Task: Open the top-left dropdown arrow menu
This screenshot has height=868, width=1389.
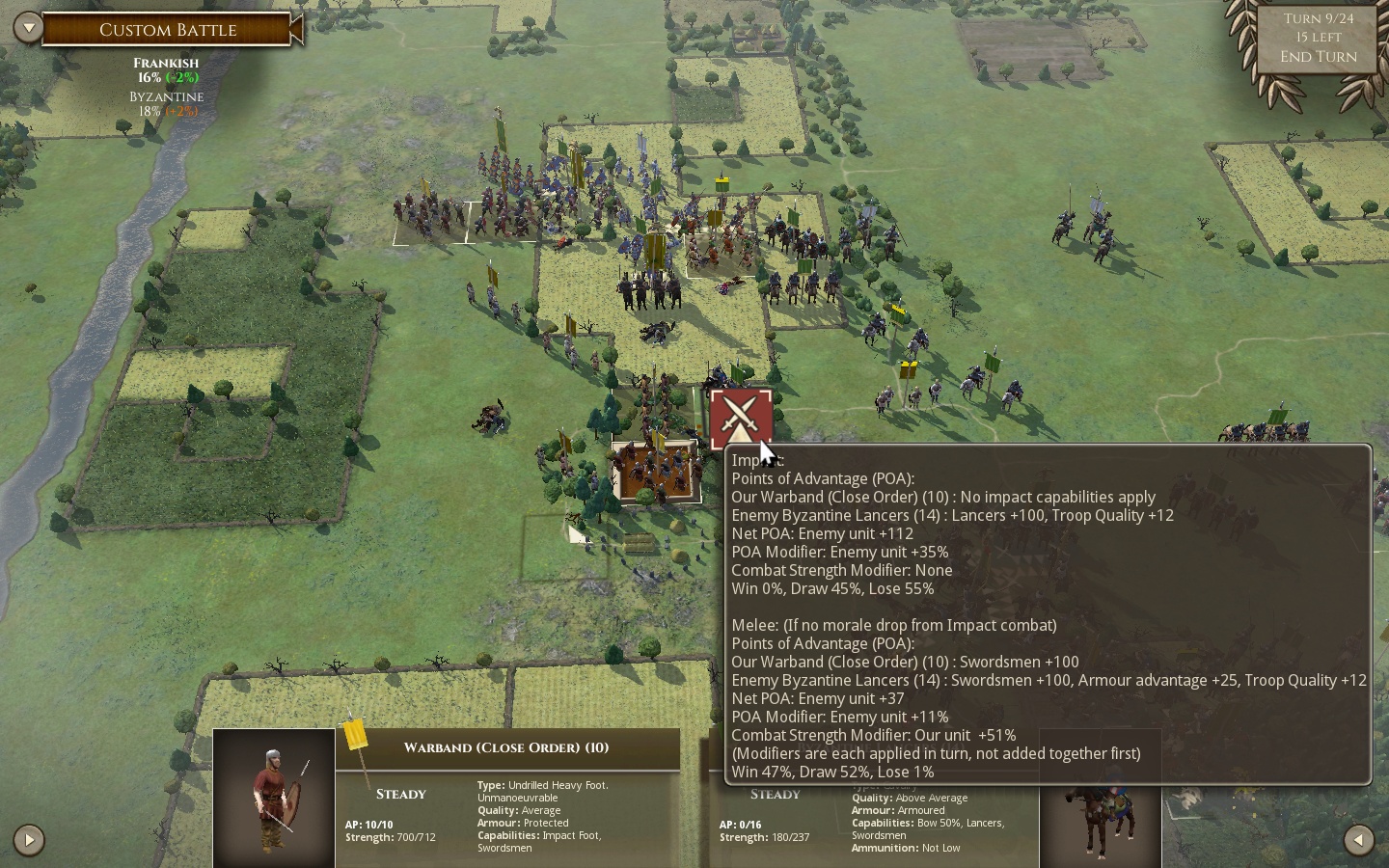Action: tap(29, 27)
